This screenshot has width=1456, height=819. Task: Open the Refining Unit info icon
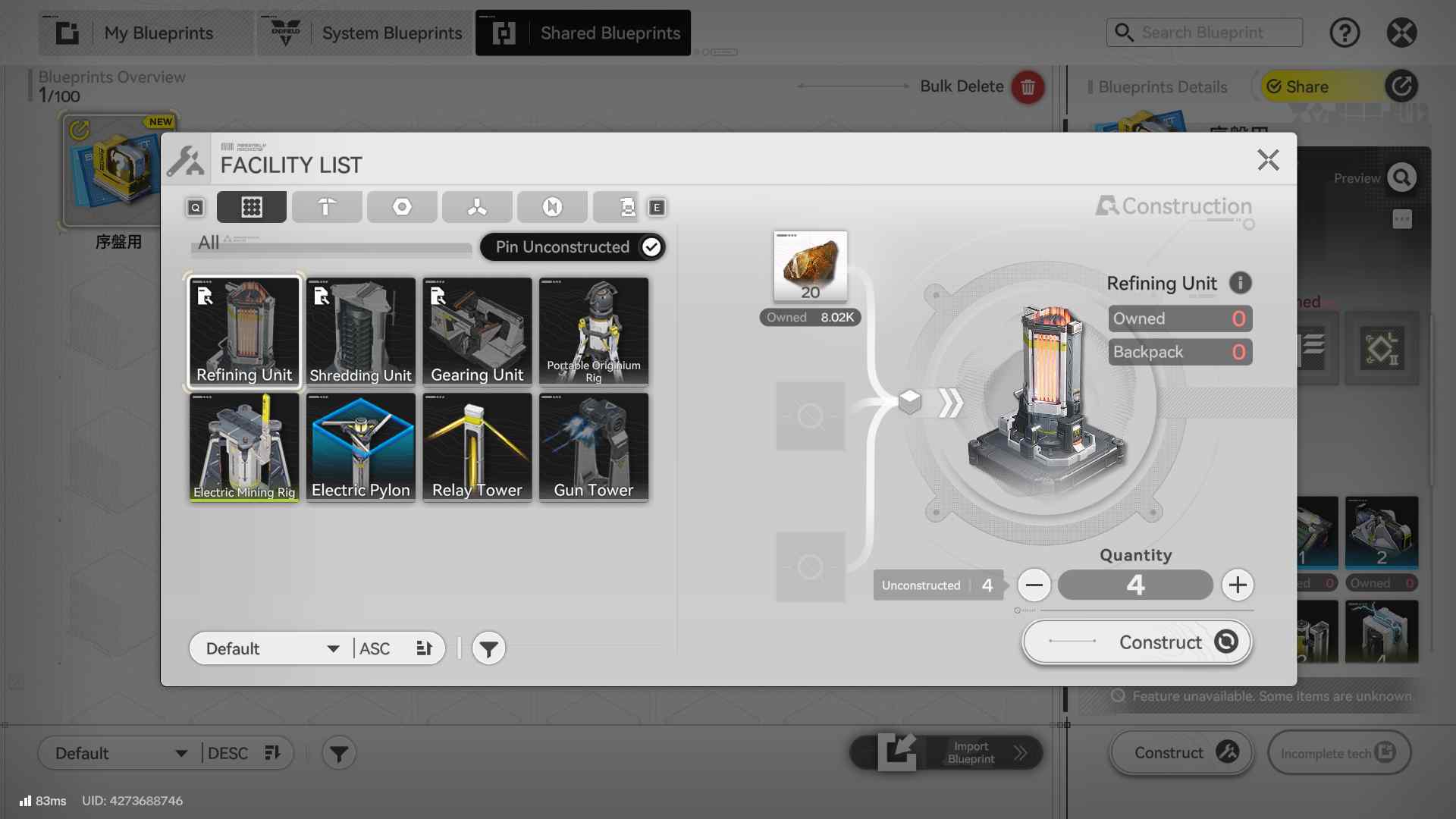pos(1241,283)
